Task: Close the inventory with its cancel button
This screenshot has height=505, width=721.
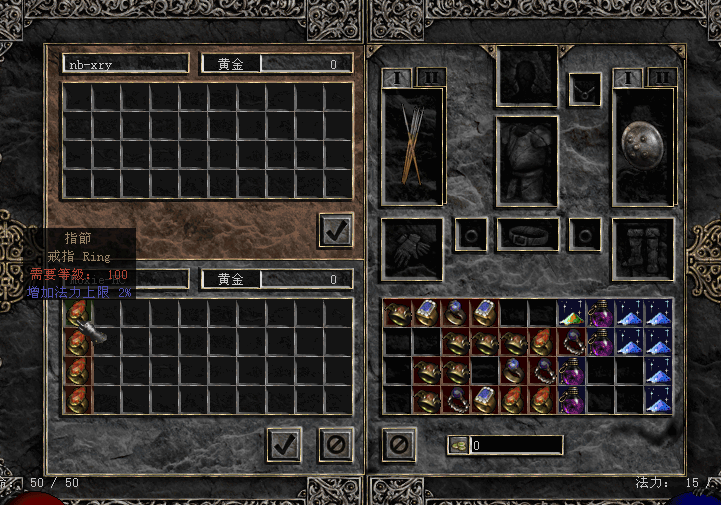Action: pos(398,444)
